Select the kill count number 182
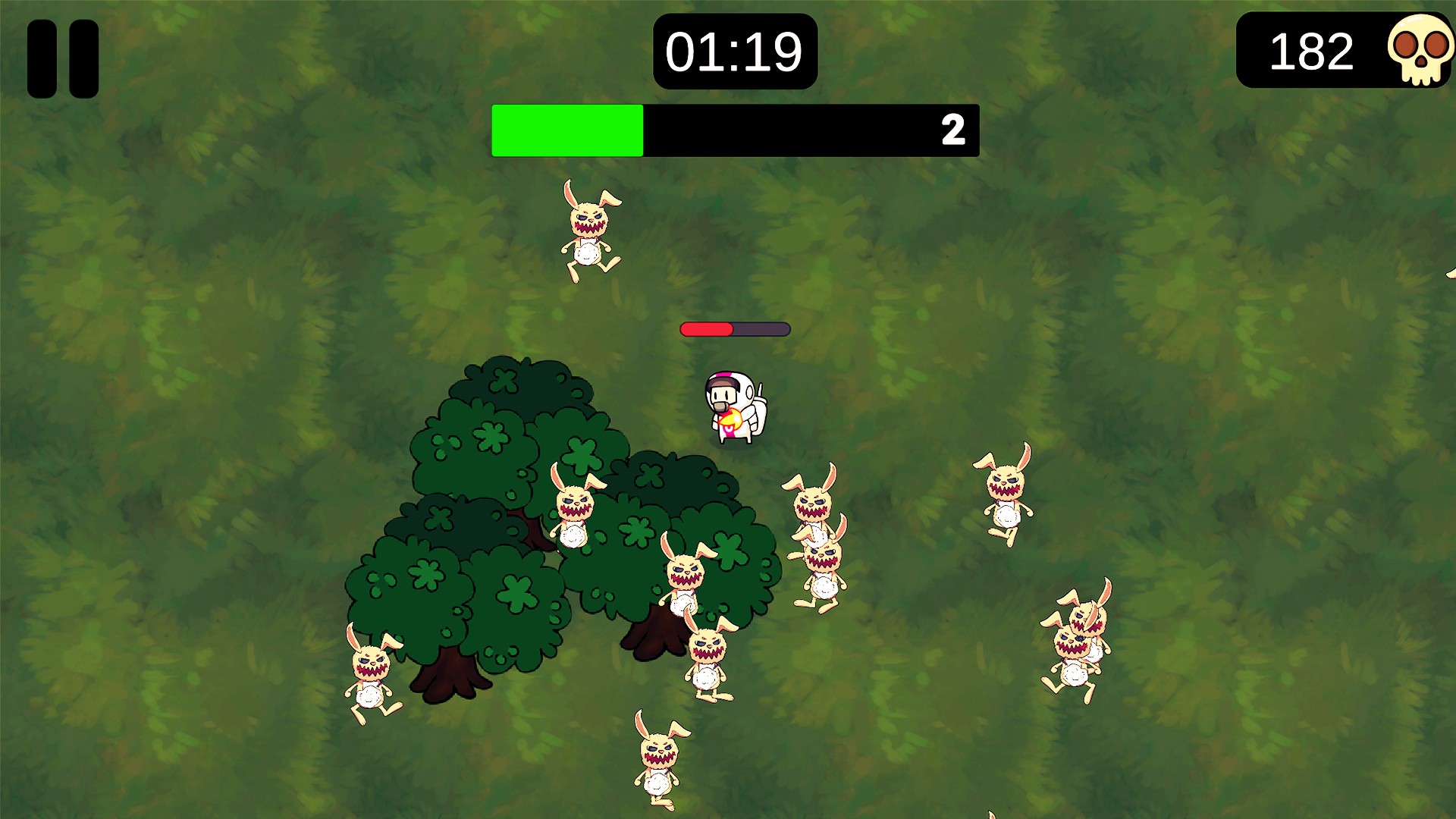Image resolution: width=1456 pixels, height=819 pixels. click(1311, 52)
